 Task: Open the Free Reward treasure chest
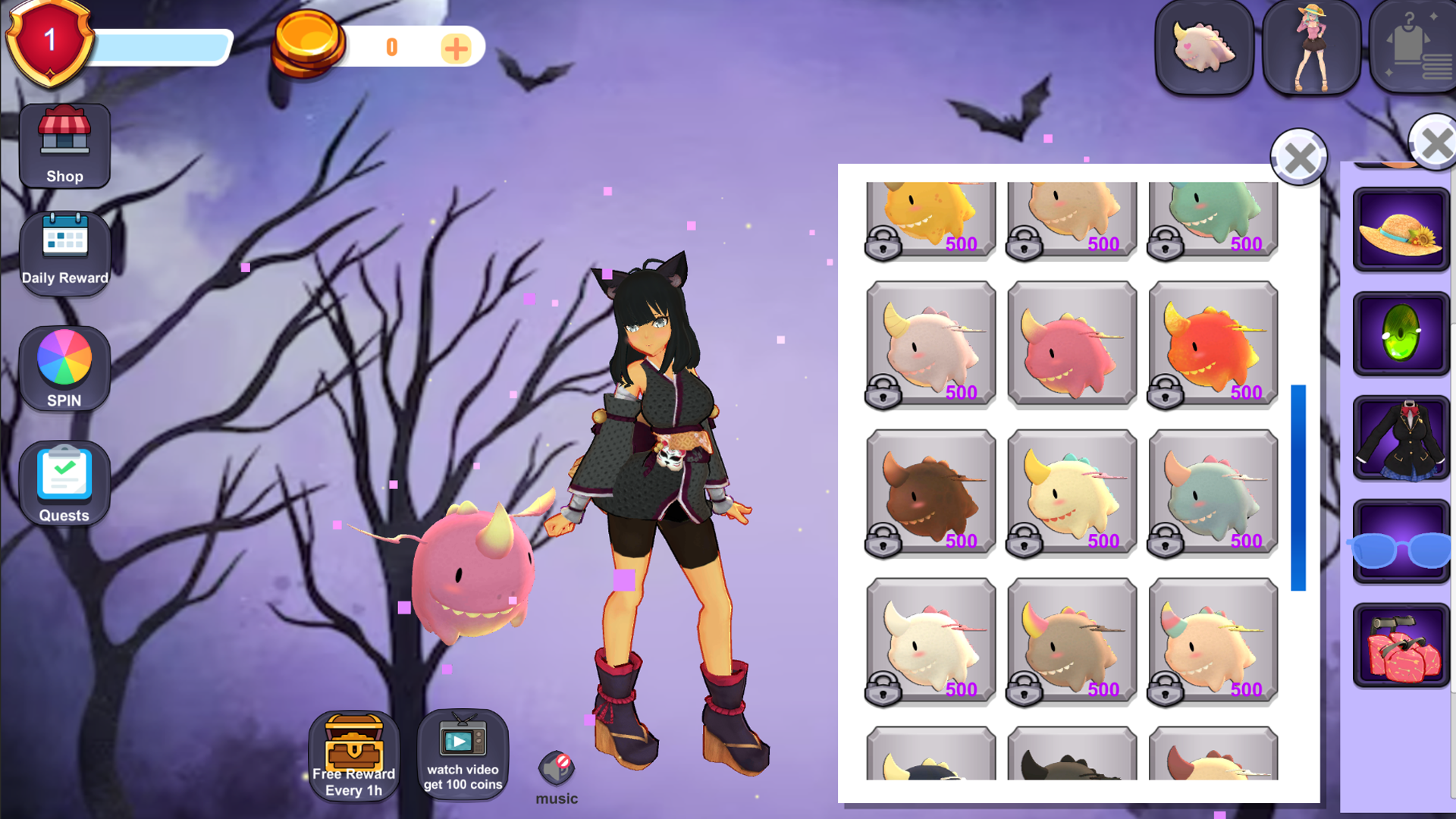click(x=353, y=755)
